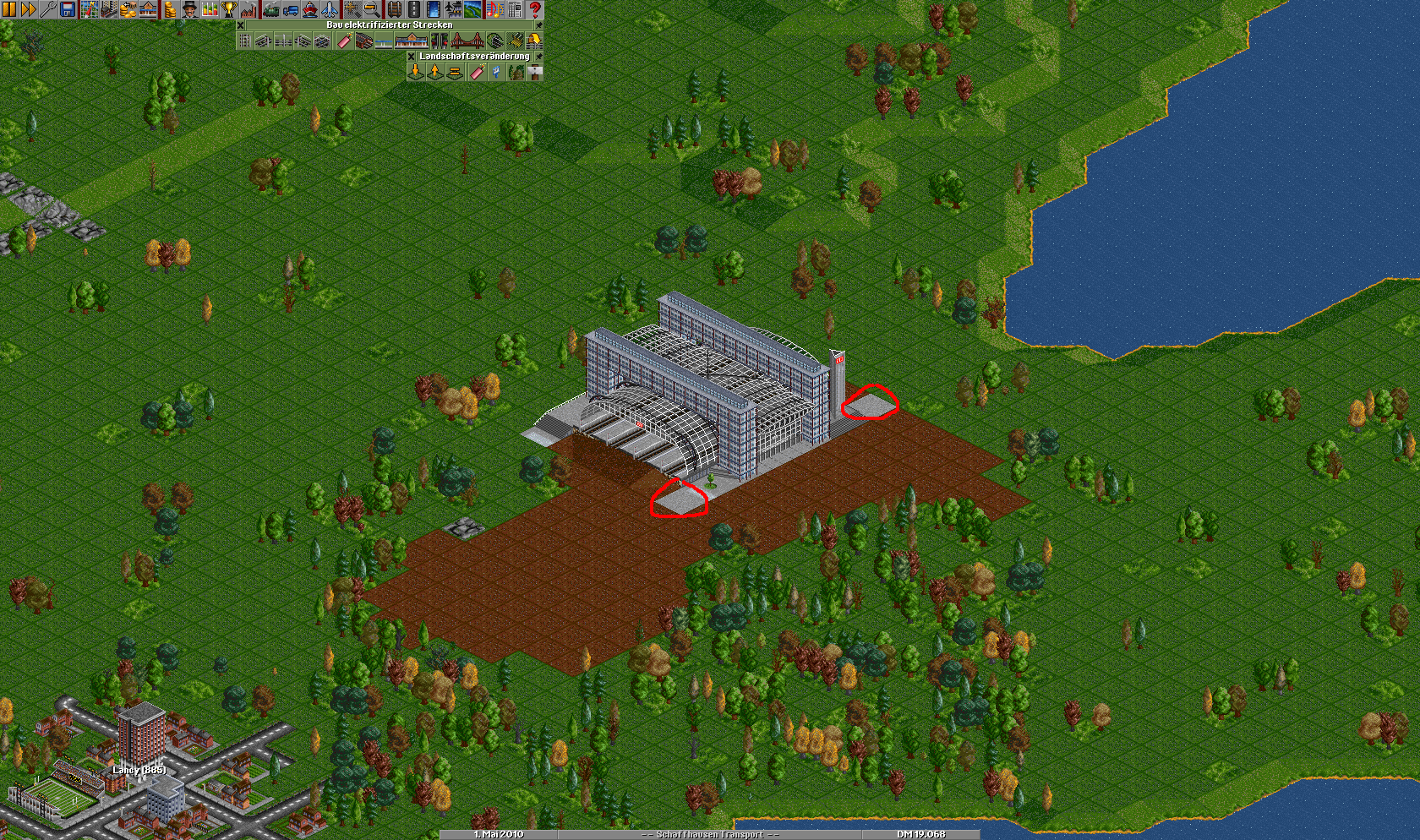Activate the lower land tool

pyautogui.click(x=416, y=73)
